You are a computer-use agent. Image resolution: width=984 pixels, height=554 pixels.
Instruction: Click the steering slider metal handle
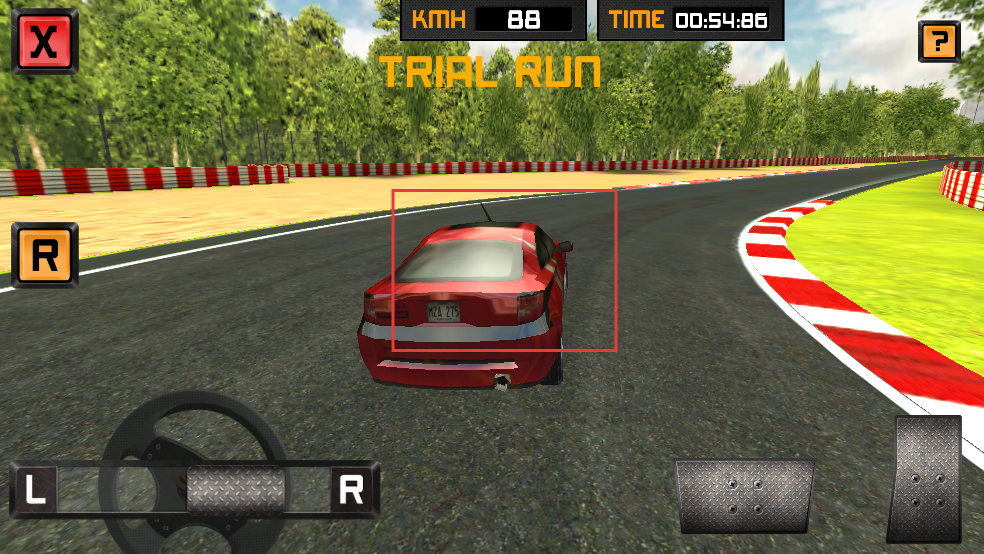pos(236,490)
